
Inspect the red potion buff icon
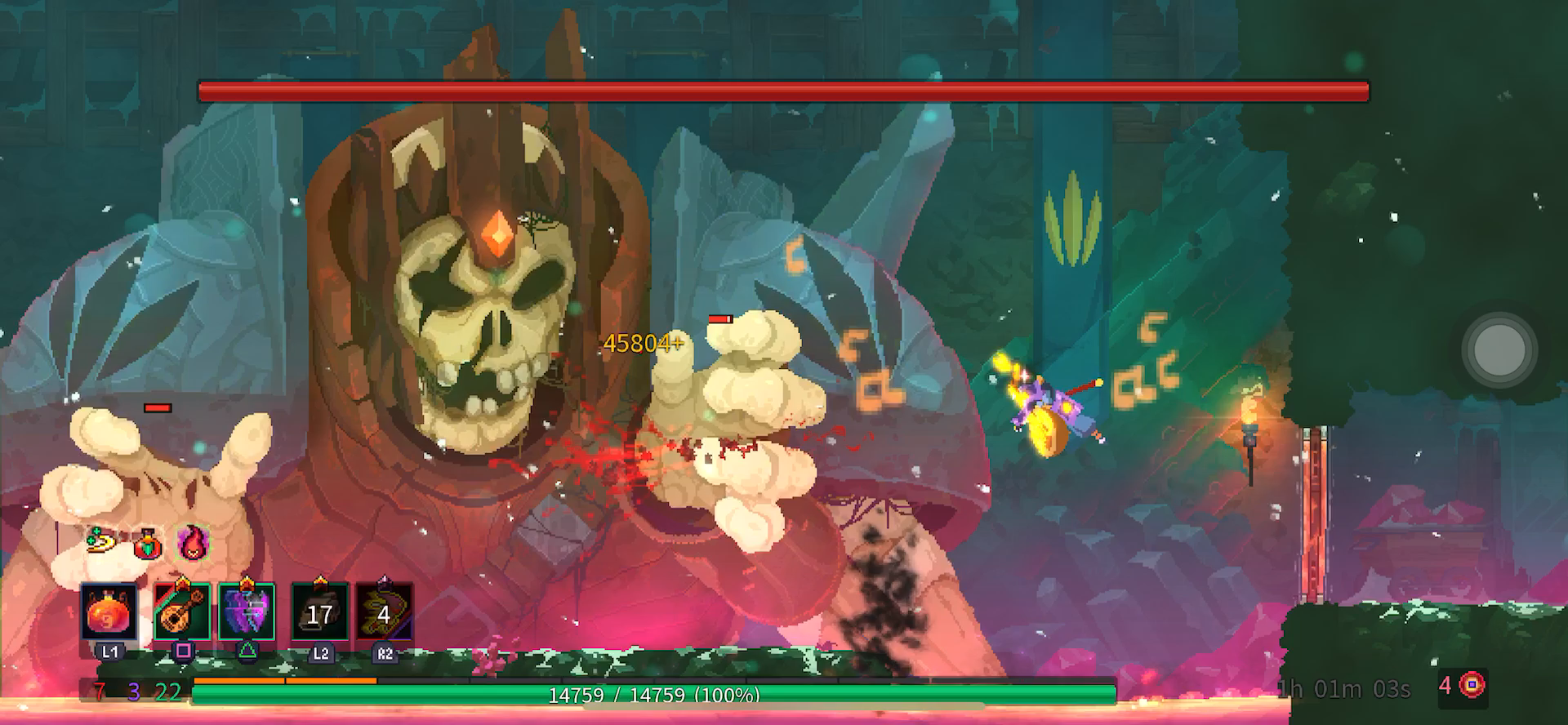tap(148, 544)
